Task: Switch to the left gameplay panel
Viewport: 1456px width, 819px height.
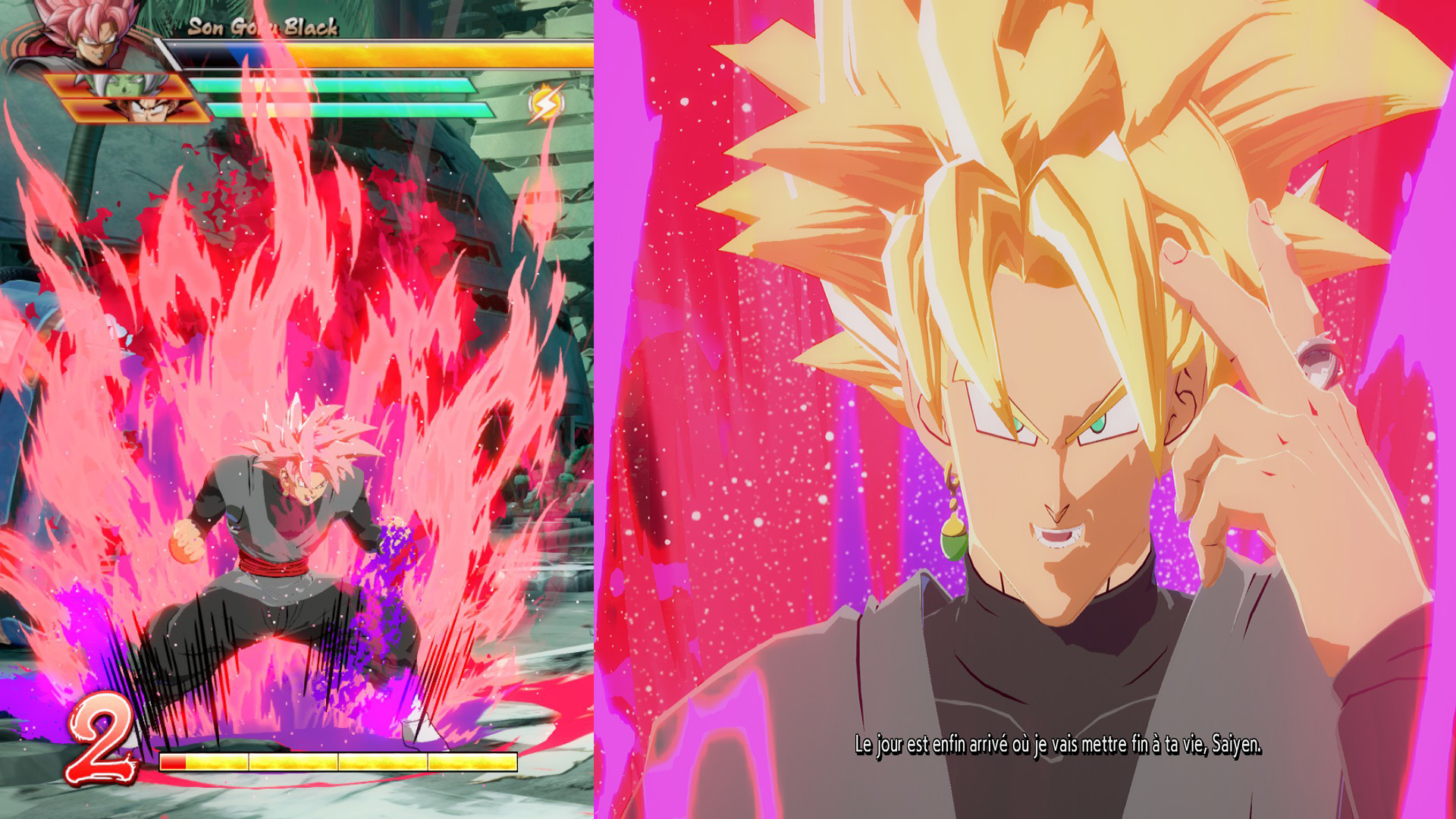Action: point(296,409)
